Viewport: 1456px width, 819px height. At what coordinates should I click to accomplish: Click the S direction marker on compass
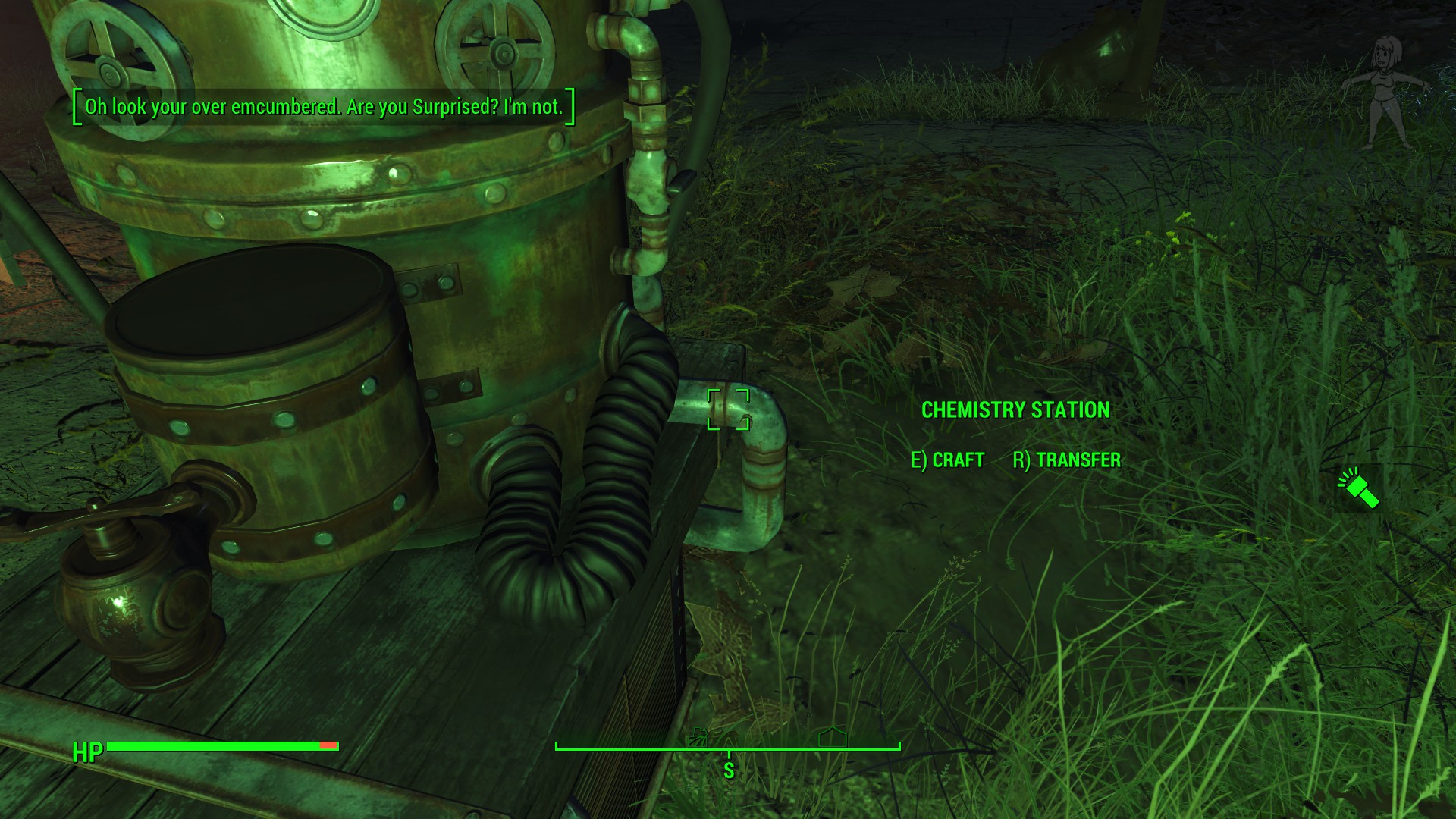click(728, 769)
